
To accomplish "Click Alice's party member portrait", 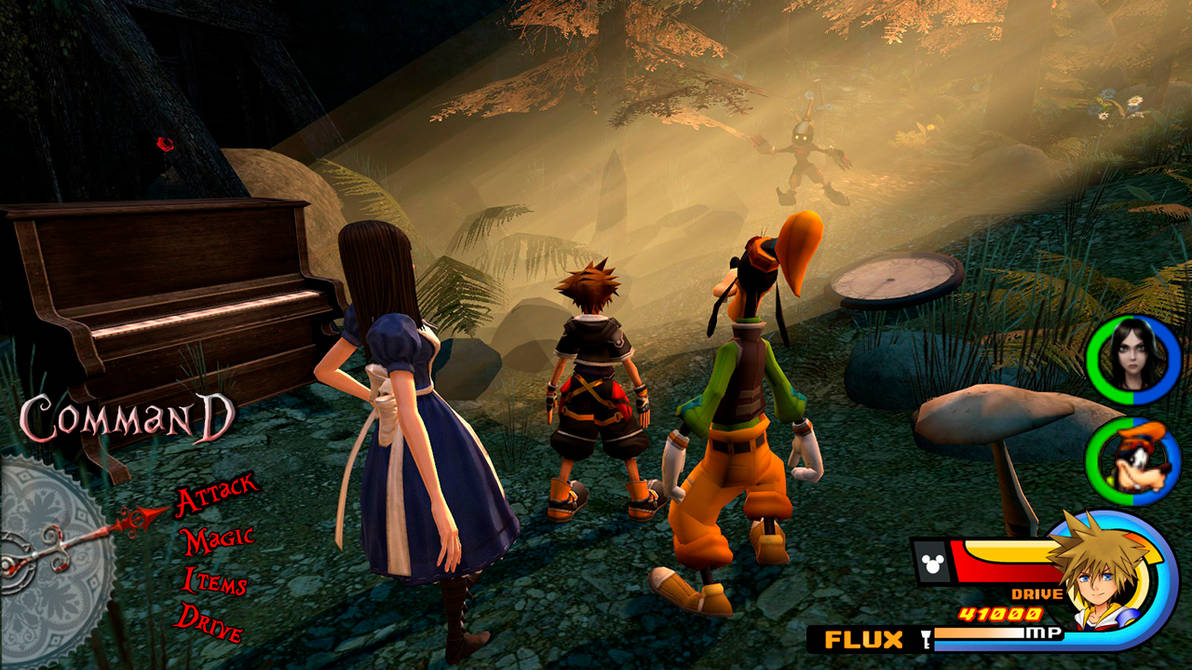I will [x=1134, y=361].
